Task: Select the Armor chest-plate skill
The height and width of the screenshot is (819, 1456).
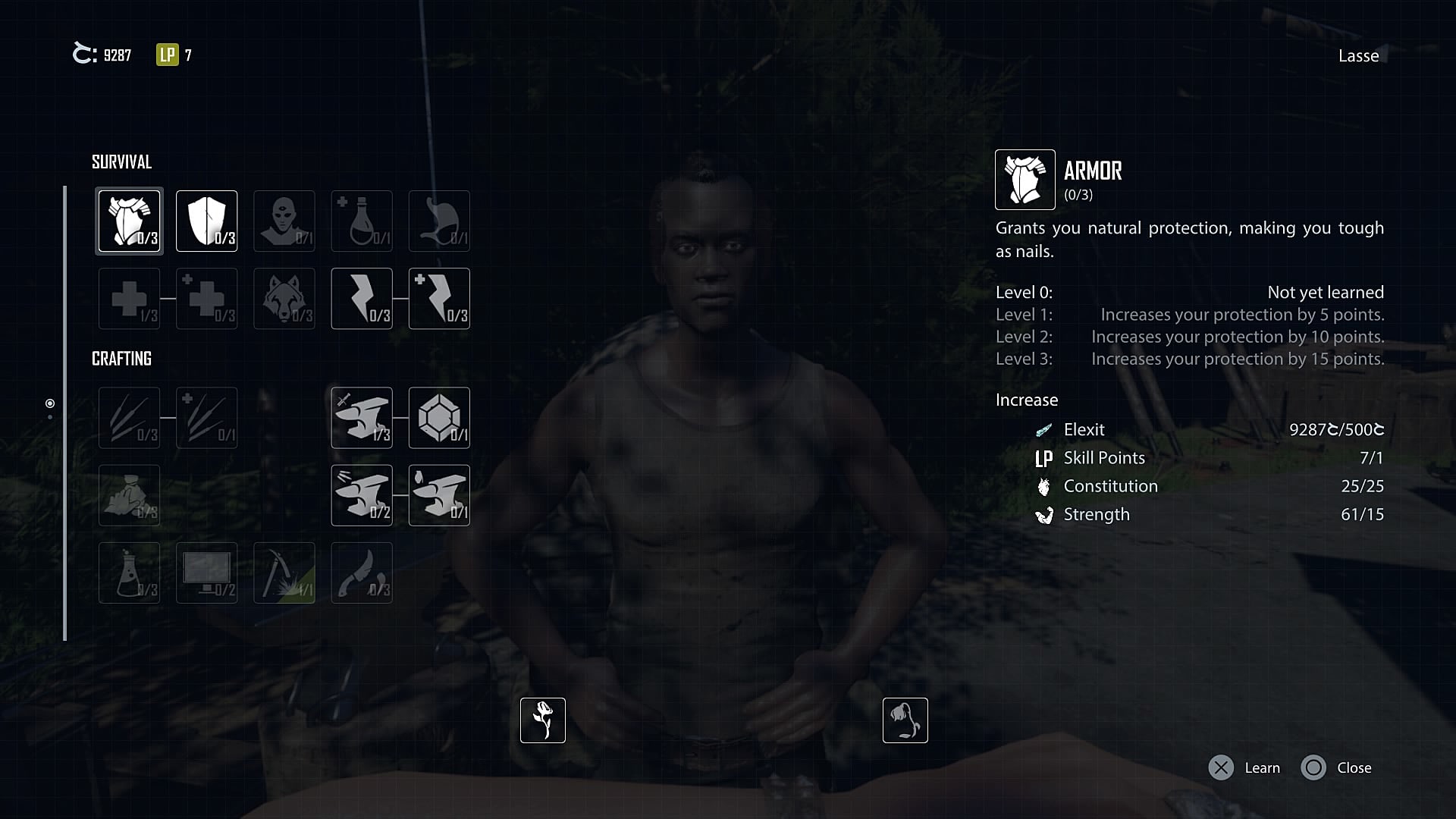Action: [x=129, y=221]
